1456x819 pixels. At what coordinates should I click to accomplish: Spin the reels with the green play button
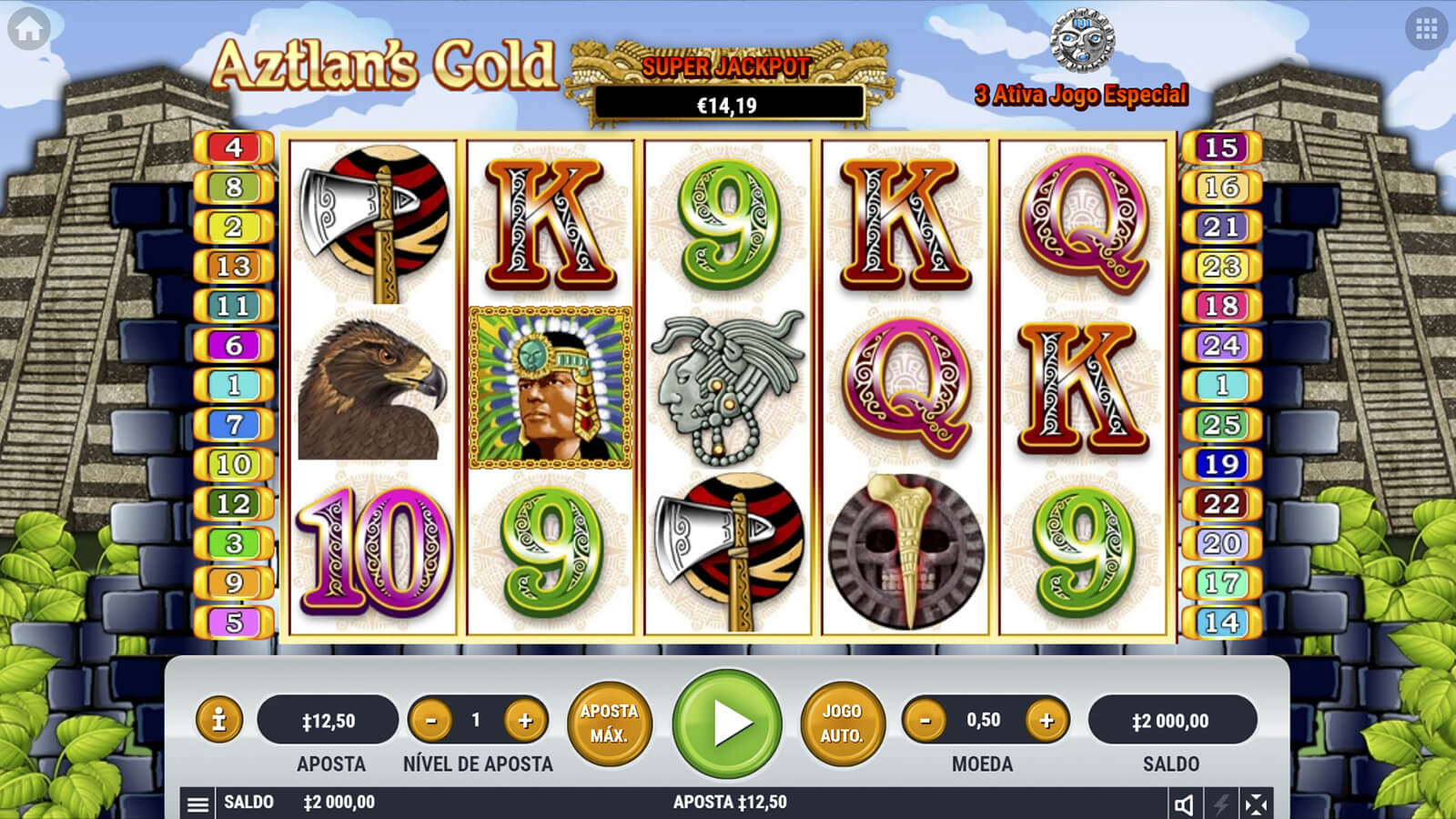(727, 723)
